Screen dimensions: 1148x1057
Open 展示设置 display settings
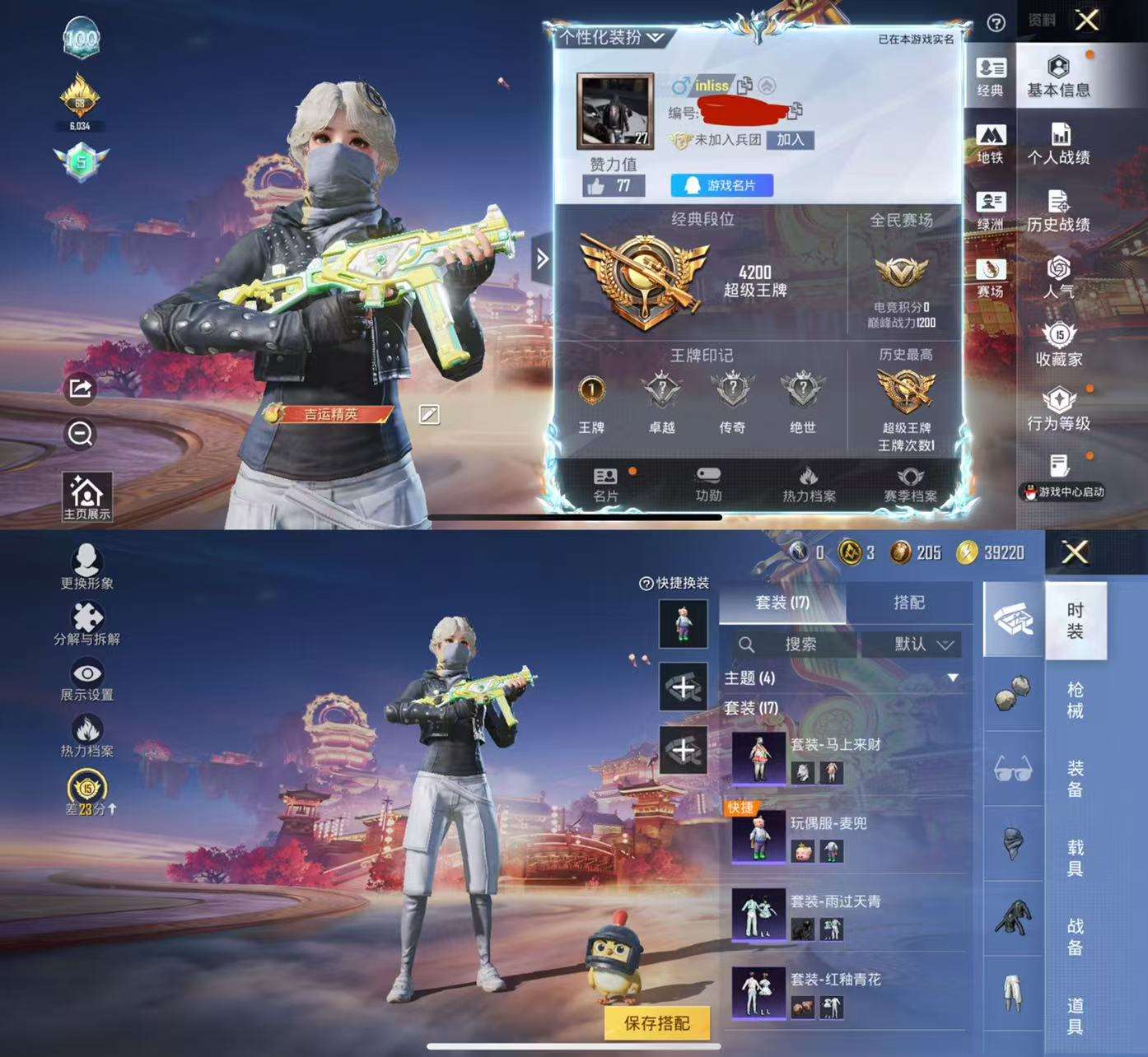[86, 679]
